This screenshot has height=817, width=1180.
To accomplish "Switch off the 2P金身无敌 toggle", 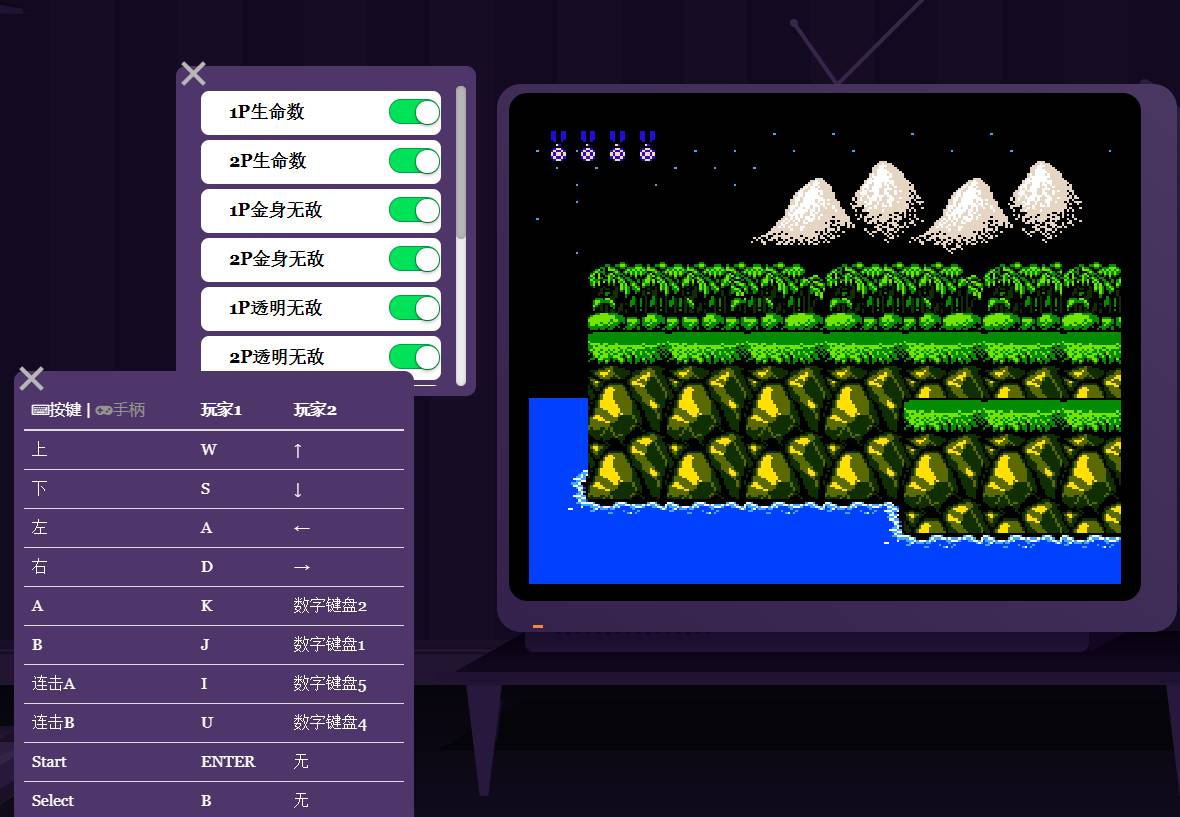I will [x=414, y=259].
